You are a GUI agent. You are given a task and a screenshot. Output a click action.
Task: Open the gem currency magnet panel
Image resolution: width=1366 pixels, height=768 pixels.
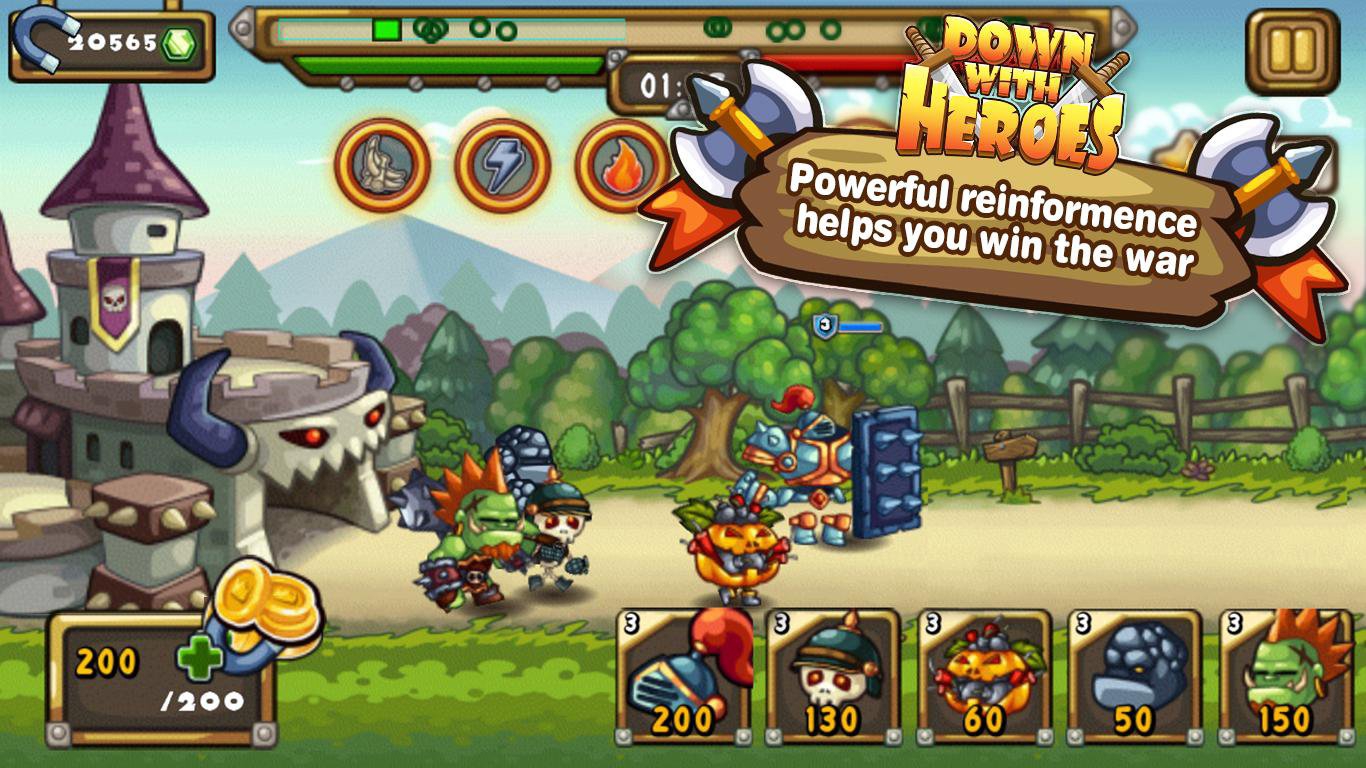tap(112, 43)
